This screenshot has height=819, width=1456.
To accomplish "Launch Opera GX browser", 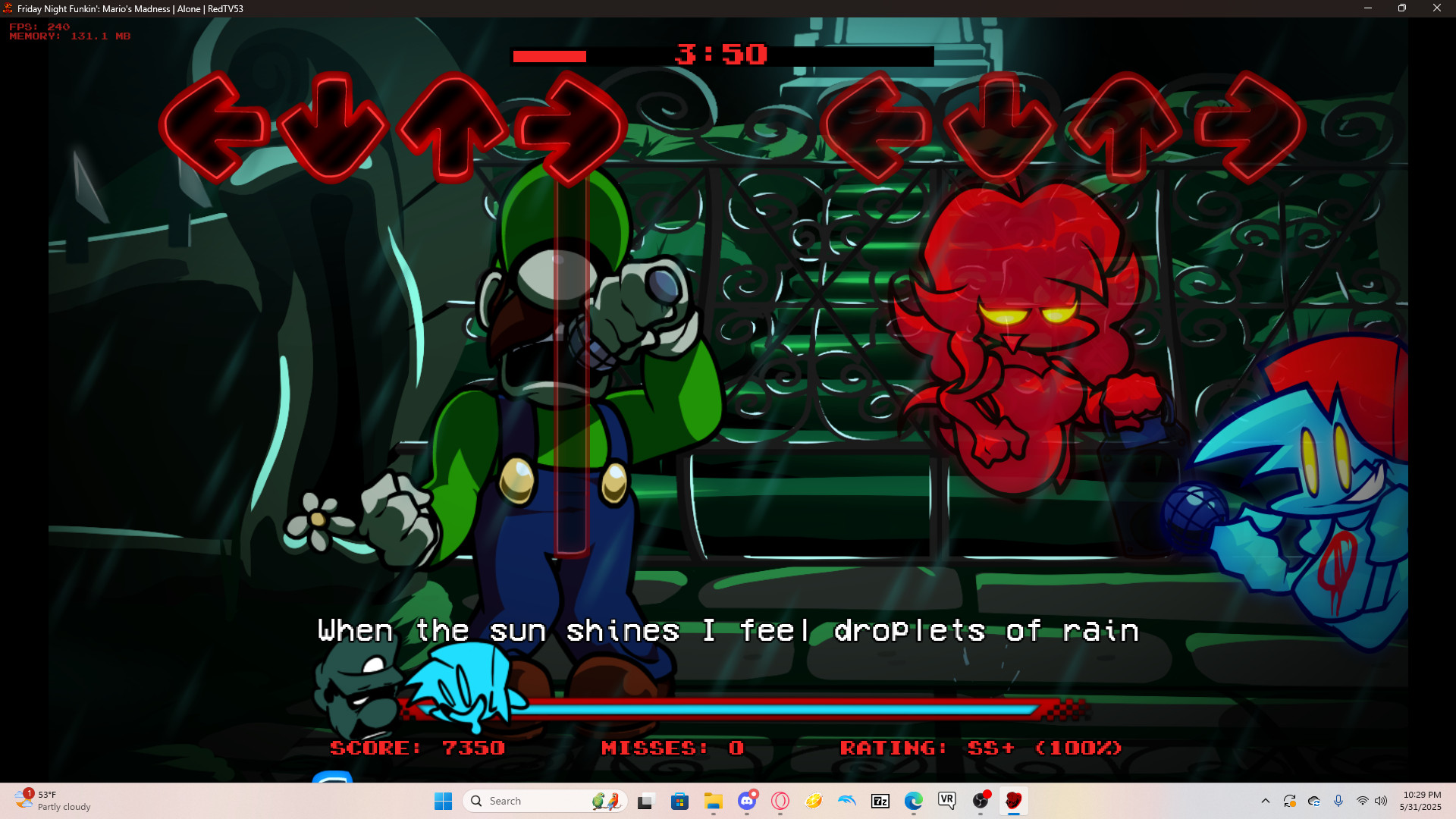I will pyautogui.click(x=780, y=801).
